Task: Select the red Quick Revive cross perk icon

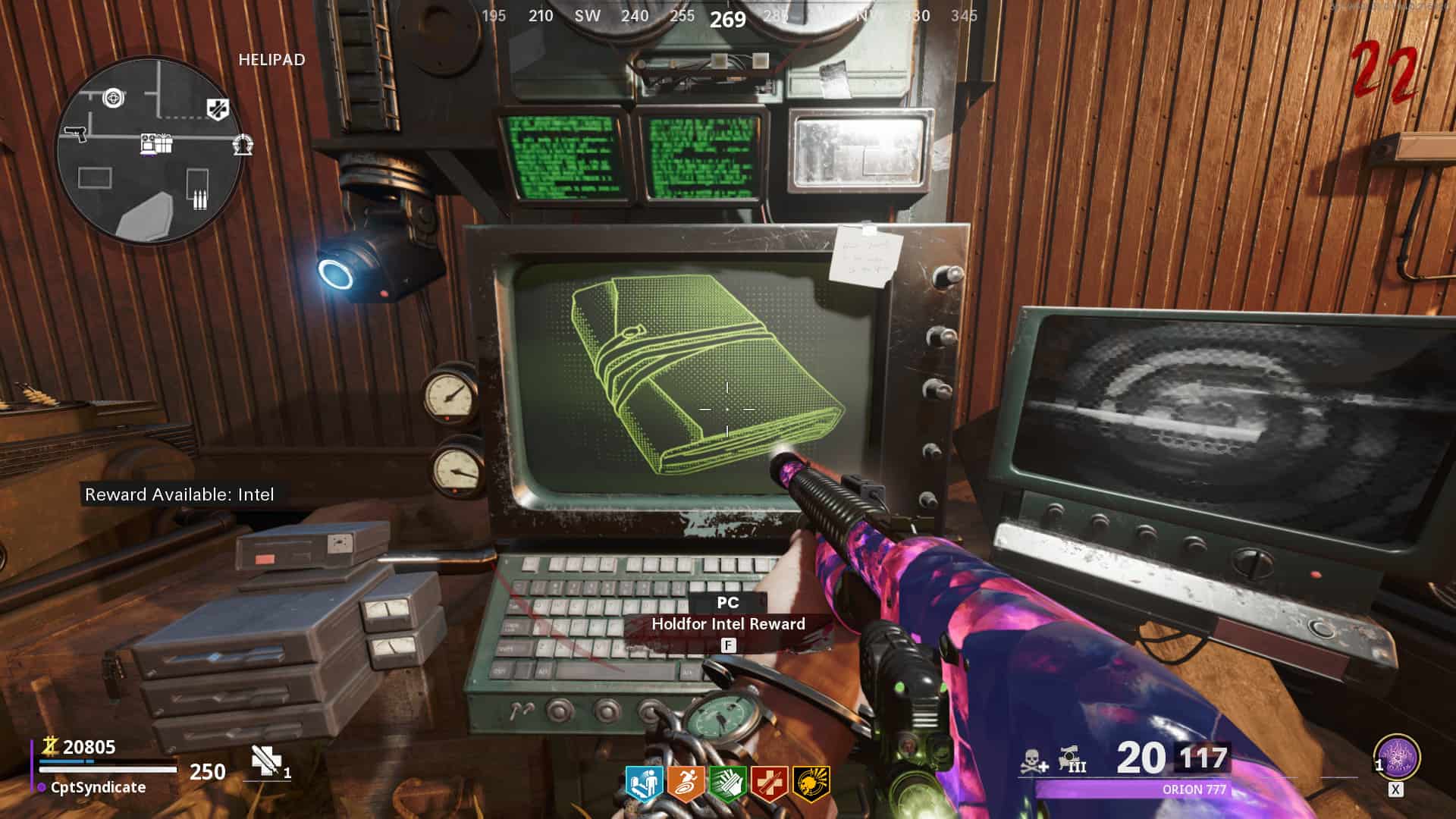Action: (769, 785)
